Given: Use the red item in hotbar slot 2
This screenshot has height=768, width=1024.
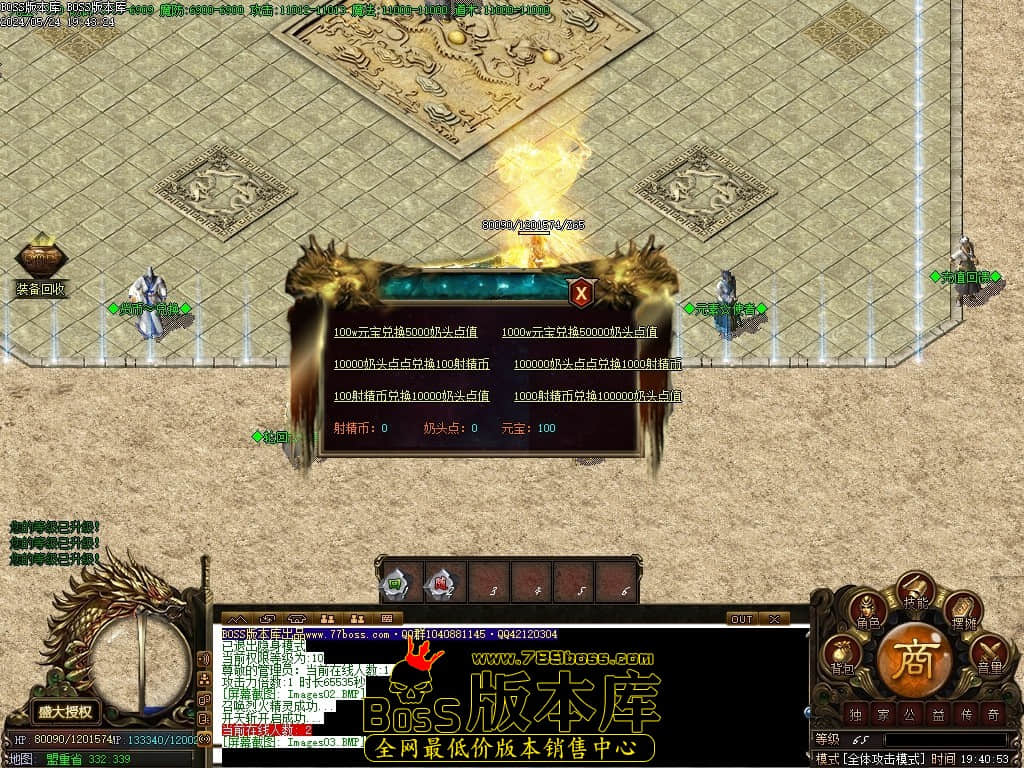Looking at the screenshot, I should pyautogui.click(x=437, y=583).
